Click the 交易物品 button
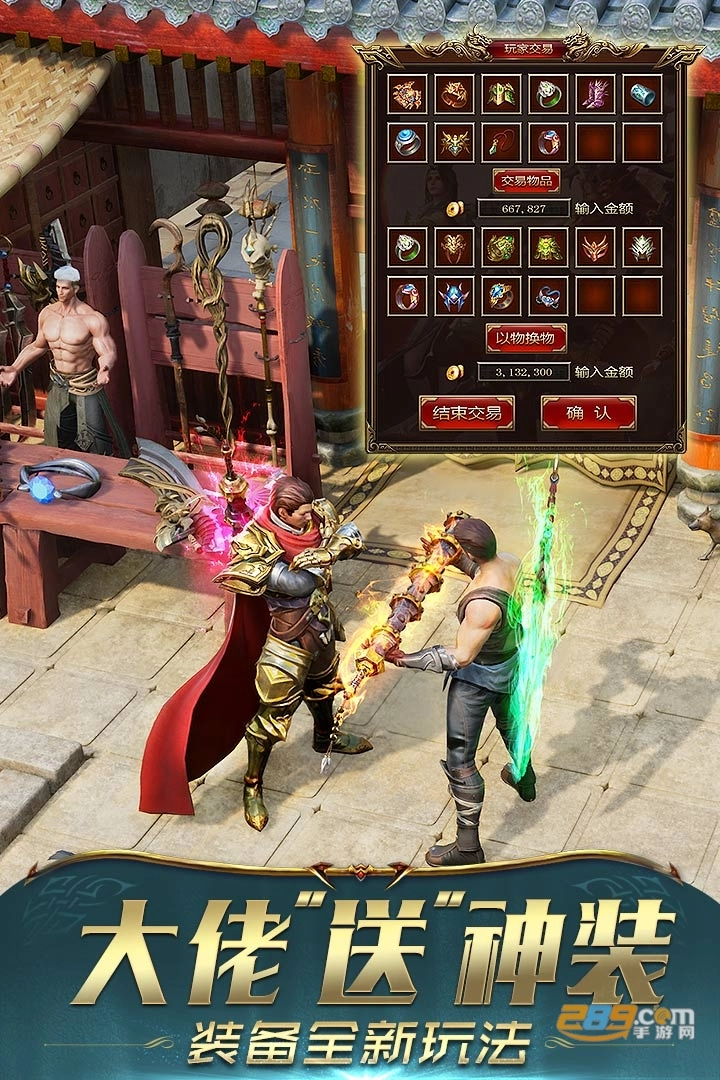Image resolution: width=720 pixels, height=1080 pixels. click(x=526, y=181)
